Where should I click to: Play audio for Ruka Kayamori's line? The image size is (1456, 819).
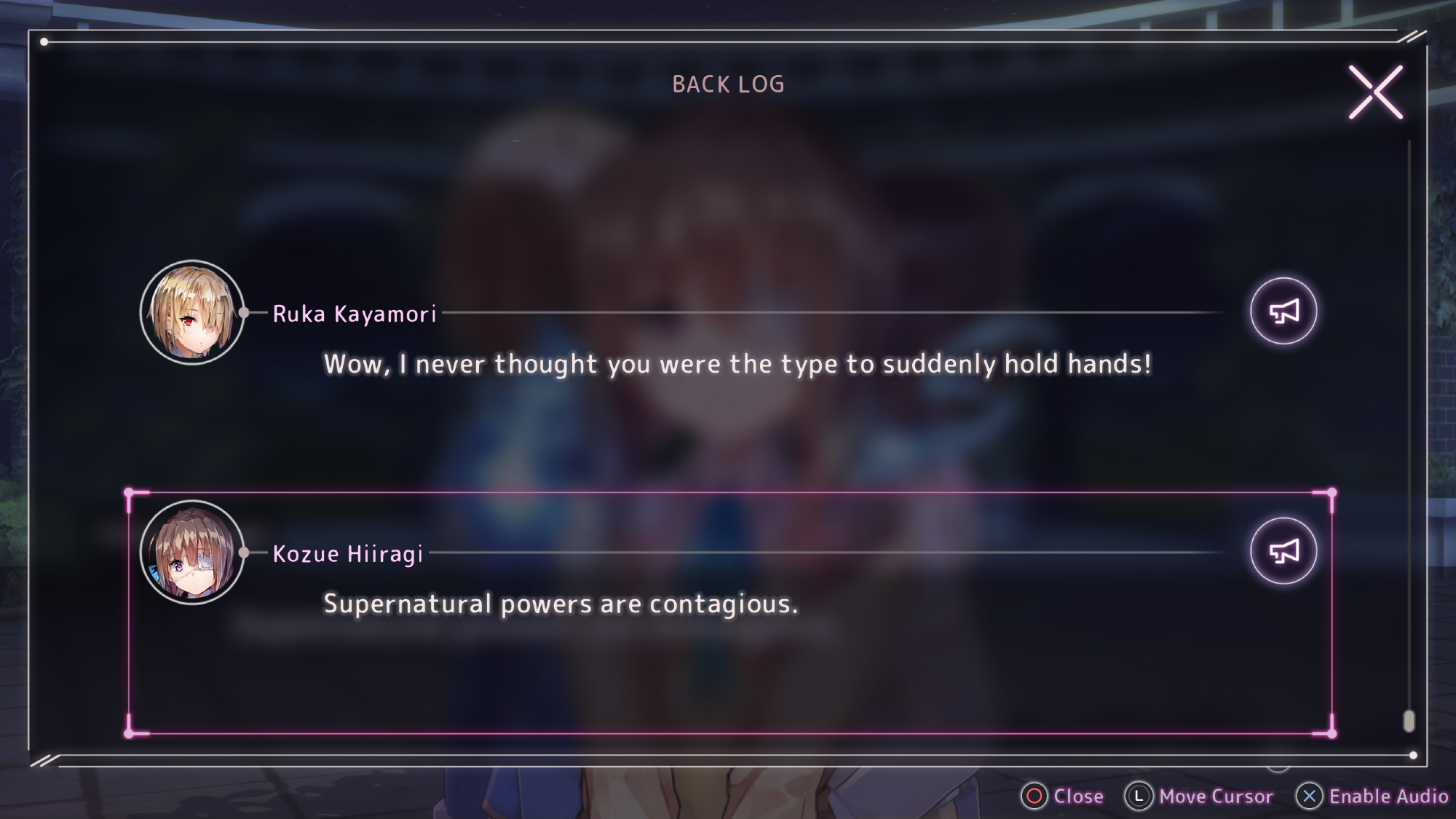1283,312
